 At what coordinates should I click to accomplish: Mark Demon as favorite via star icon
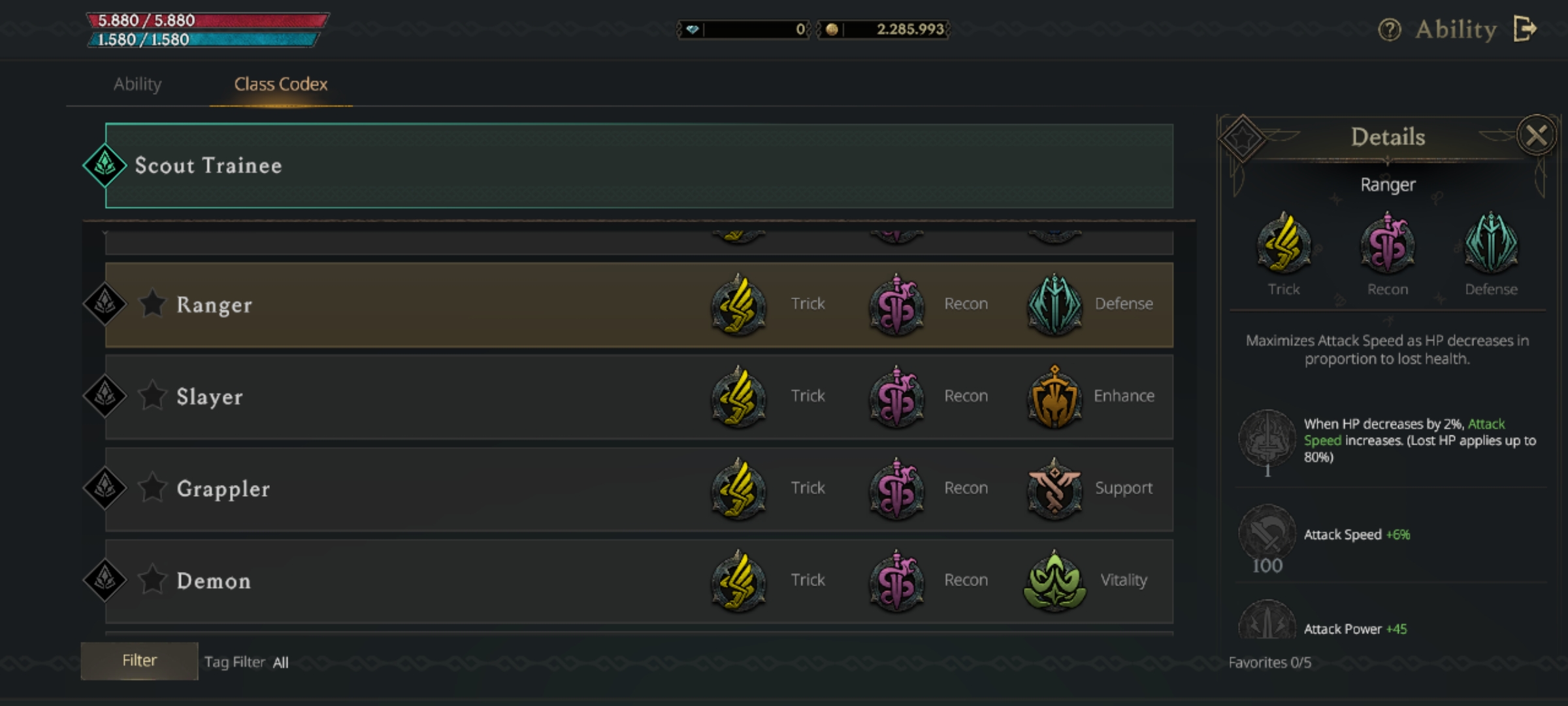153,580
